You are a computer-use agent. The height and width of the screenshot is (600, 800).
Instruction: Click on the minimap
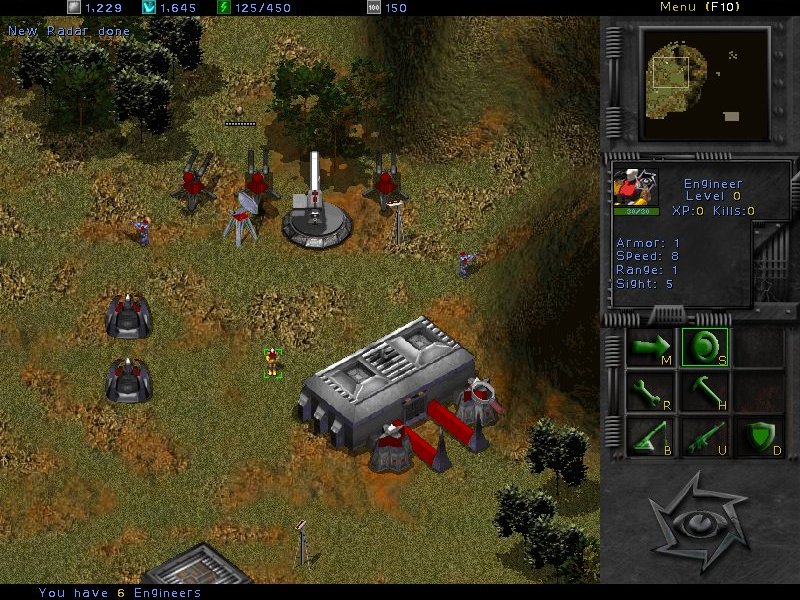coord(705,84)
